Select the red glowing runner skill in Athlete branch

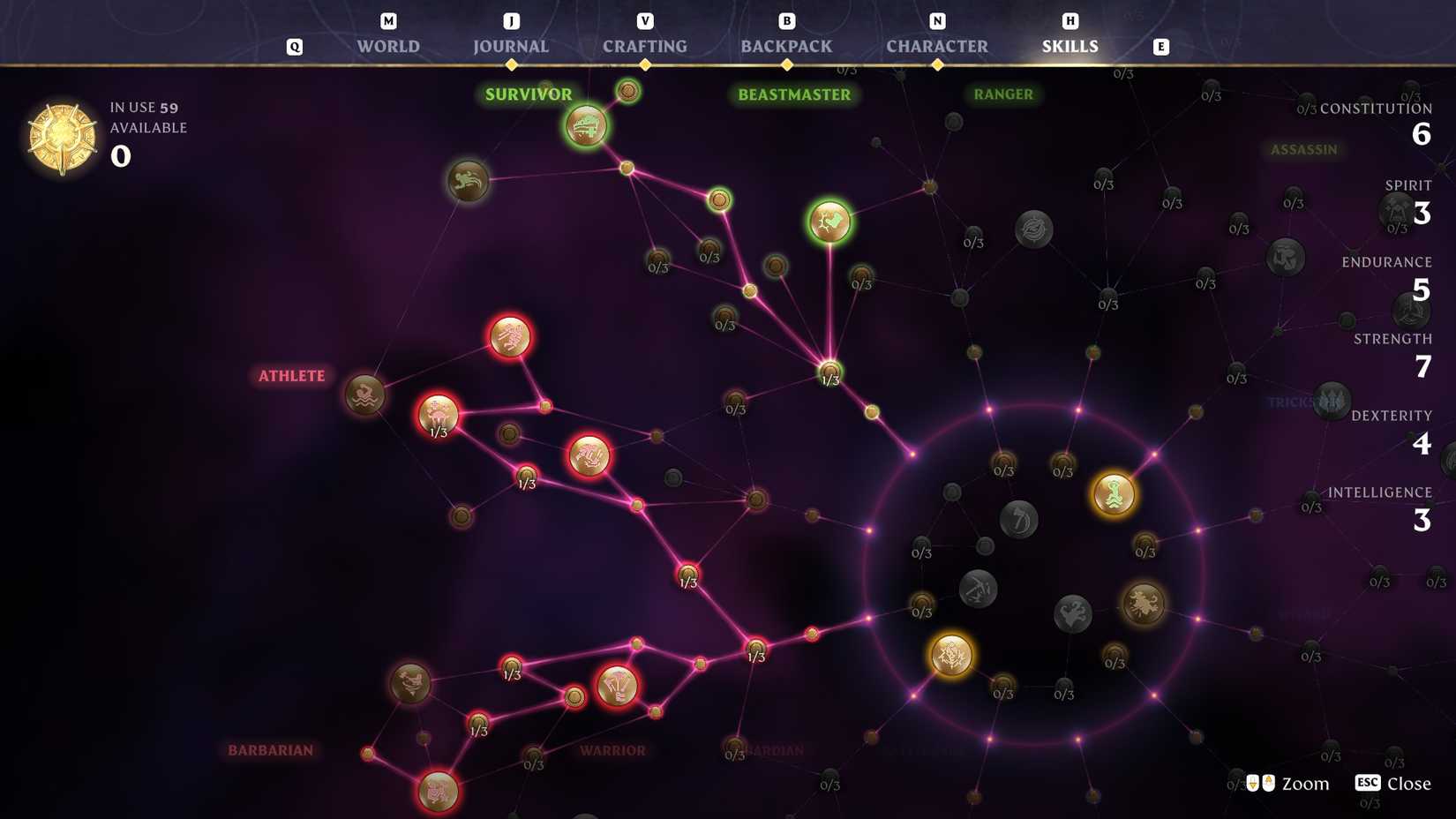[509, 337]
